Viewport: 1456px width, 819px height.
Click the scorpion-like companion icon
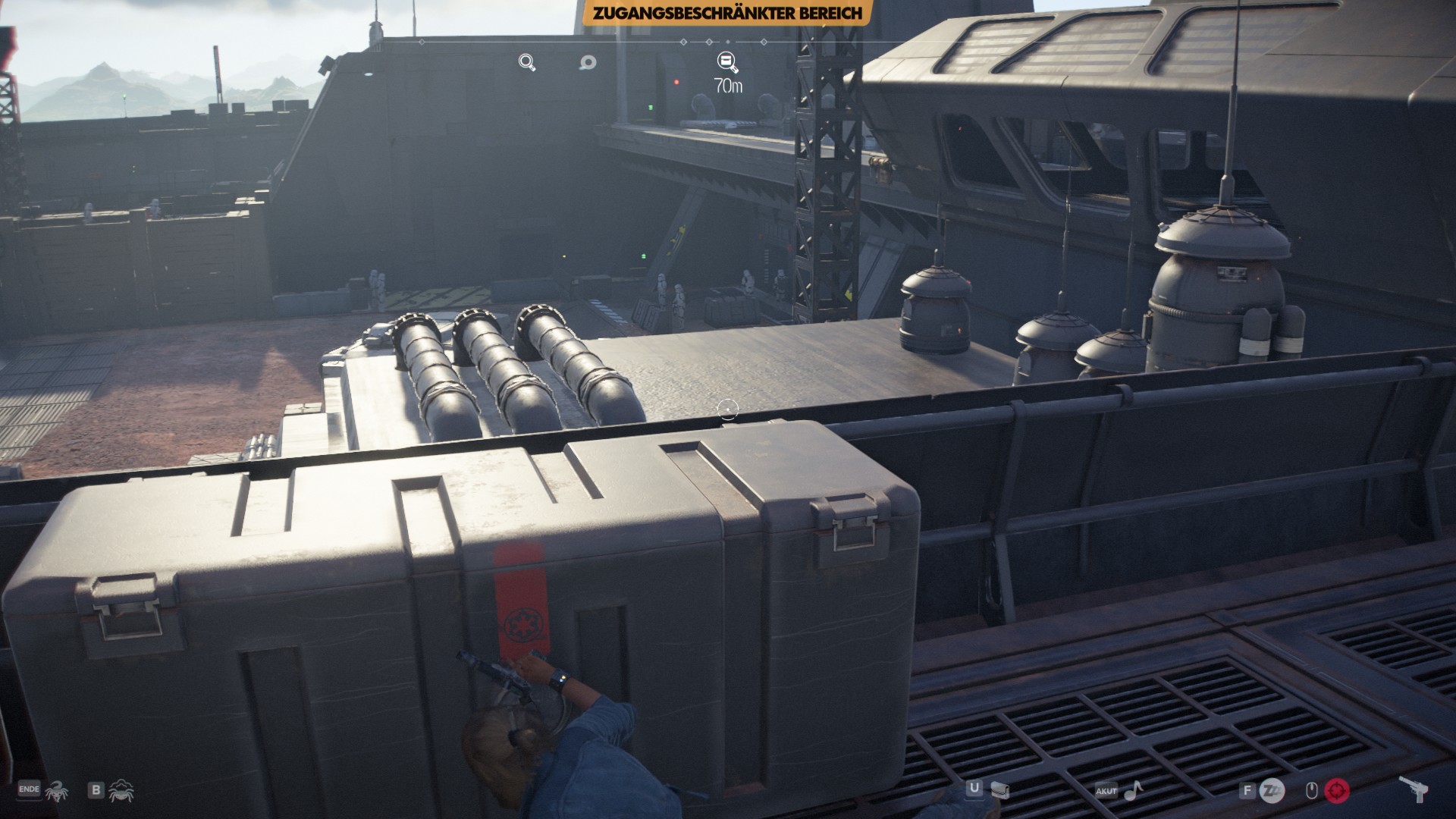(x=57, y=792)
